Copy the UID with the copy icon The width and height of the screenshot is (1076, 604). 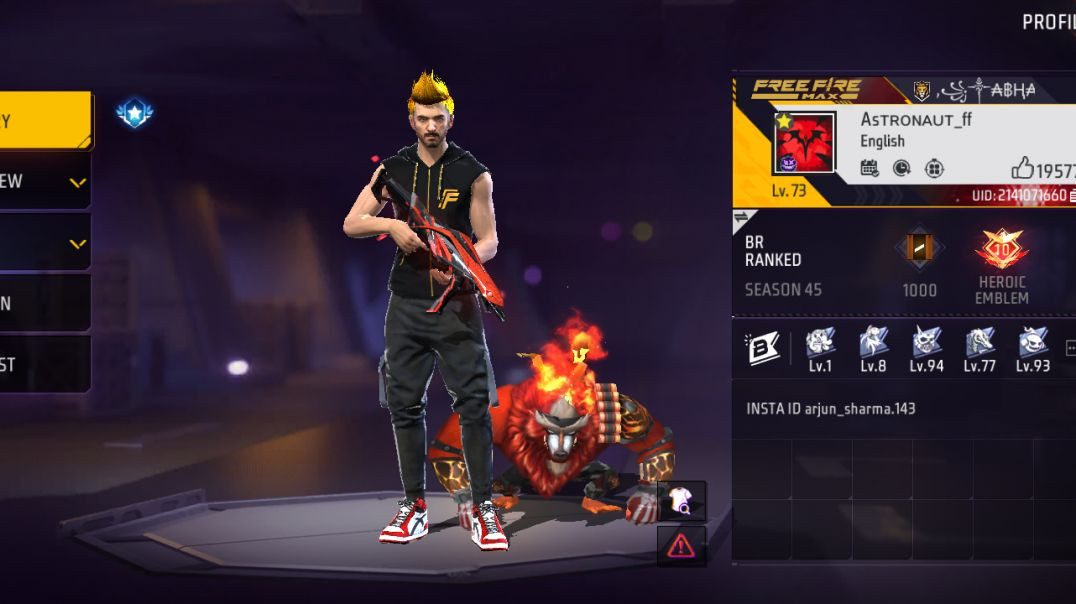(x=1072, y=195)
